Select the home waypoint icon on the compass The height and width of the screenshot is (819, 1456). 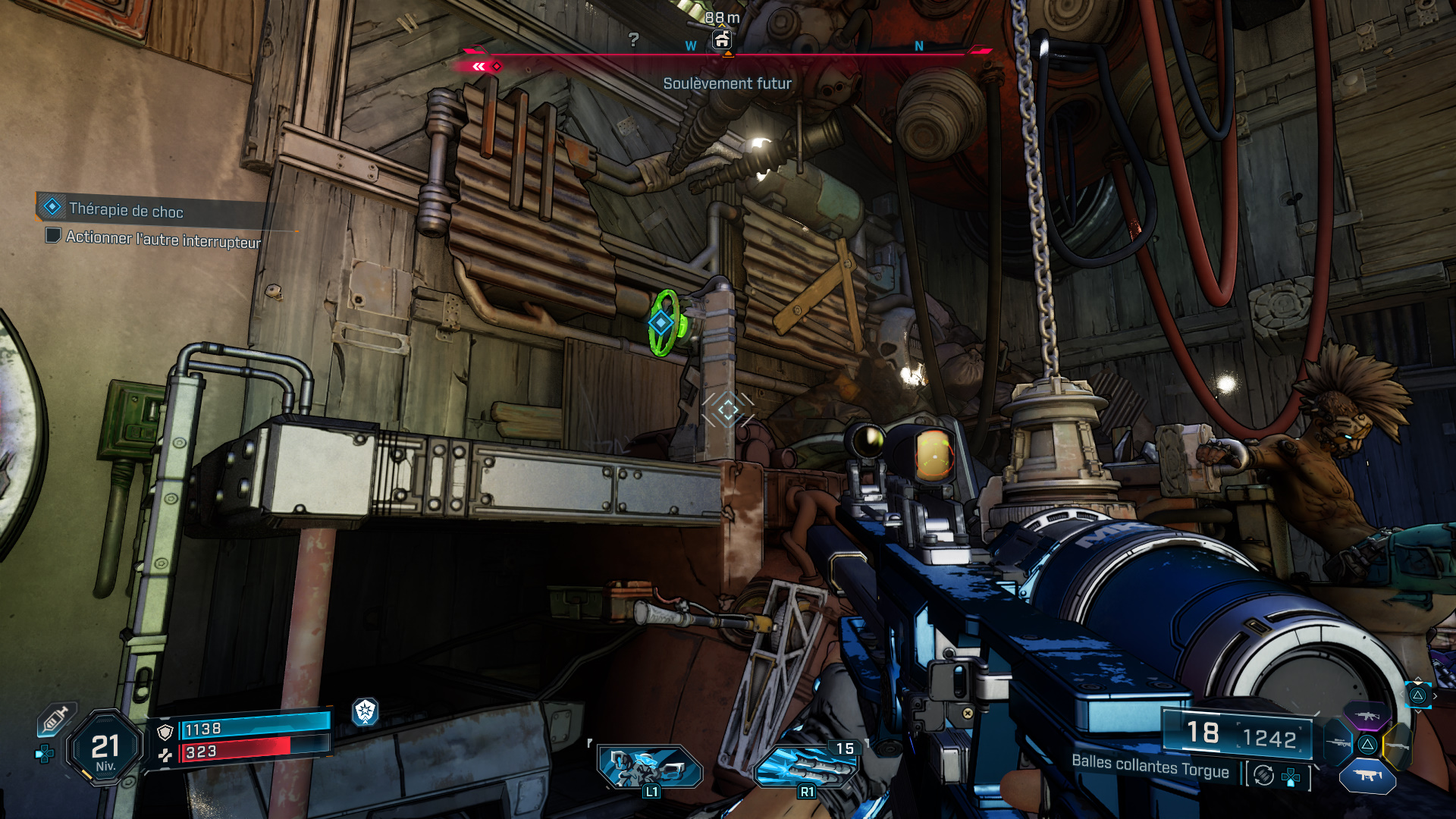pos(721,40)
